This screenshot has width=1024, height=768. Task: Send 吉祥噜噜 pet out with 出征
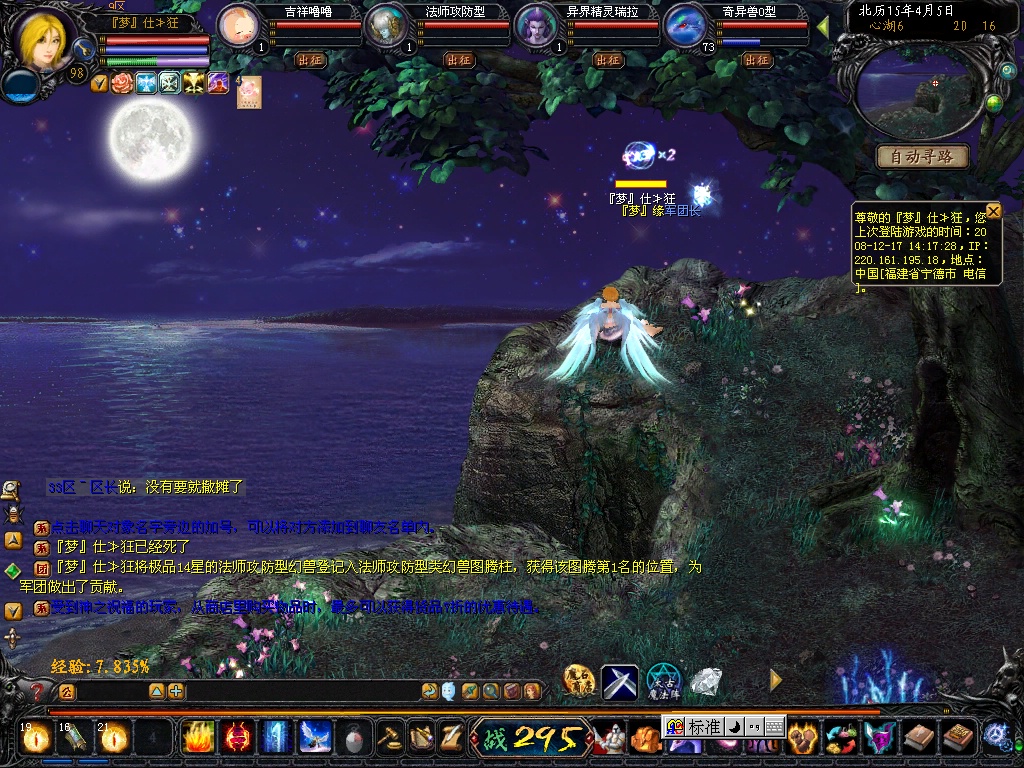[311, 60]
